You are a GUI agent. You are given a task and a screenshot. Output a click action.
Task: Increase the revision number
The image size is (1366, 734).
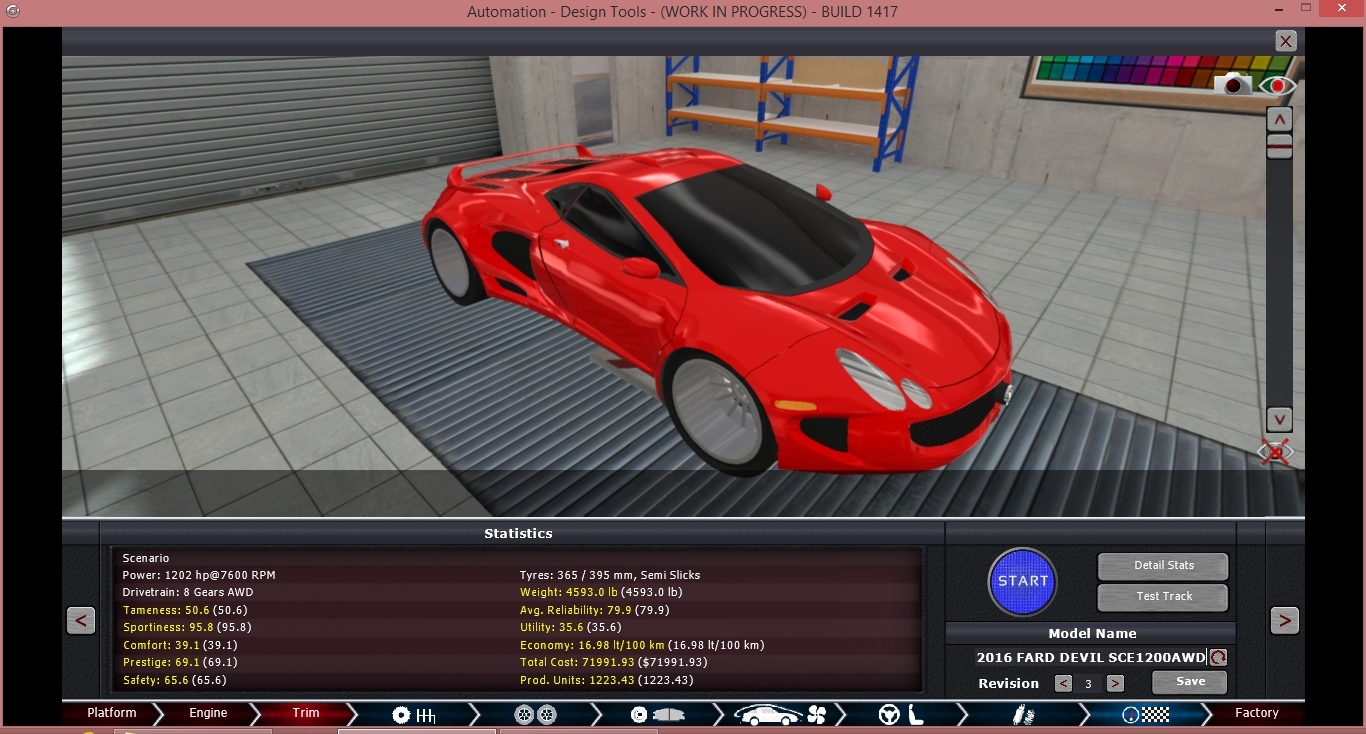click(1115, 684)
